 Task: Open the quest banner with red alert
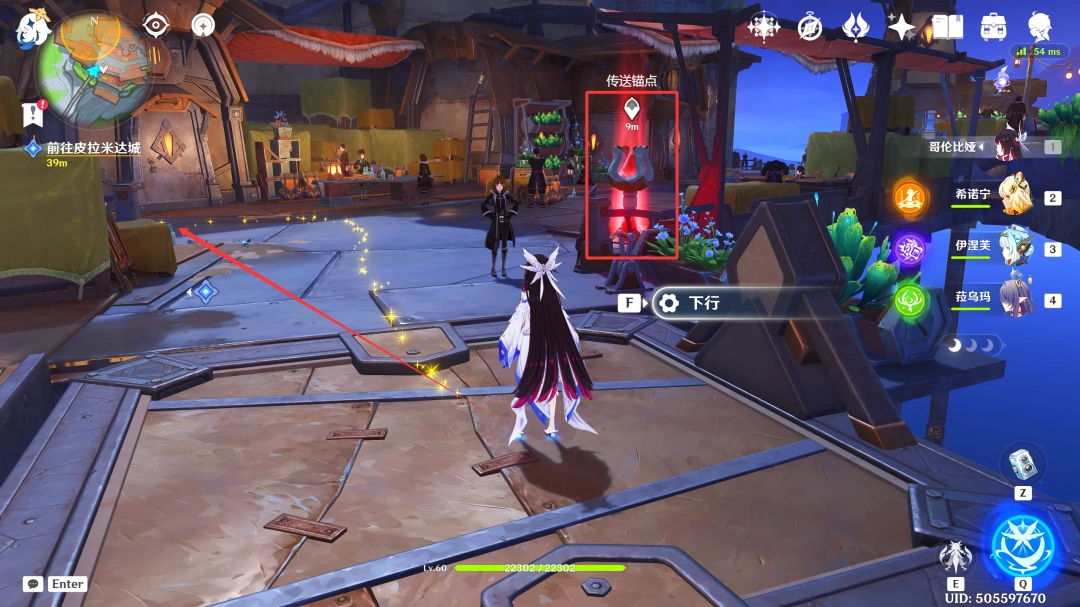[33, 113]
